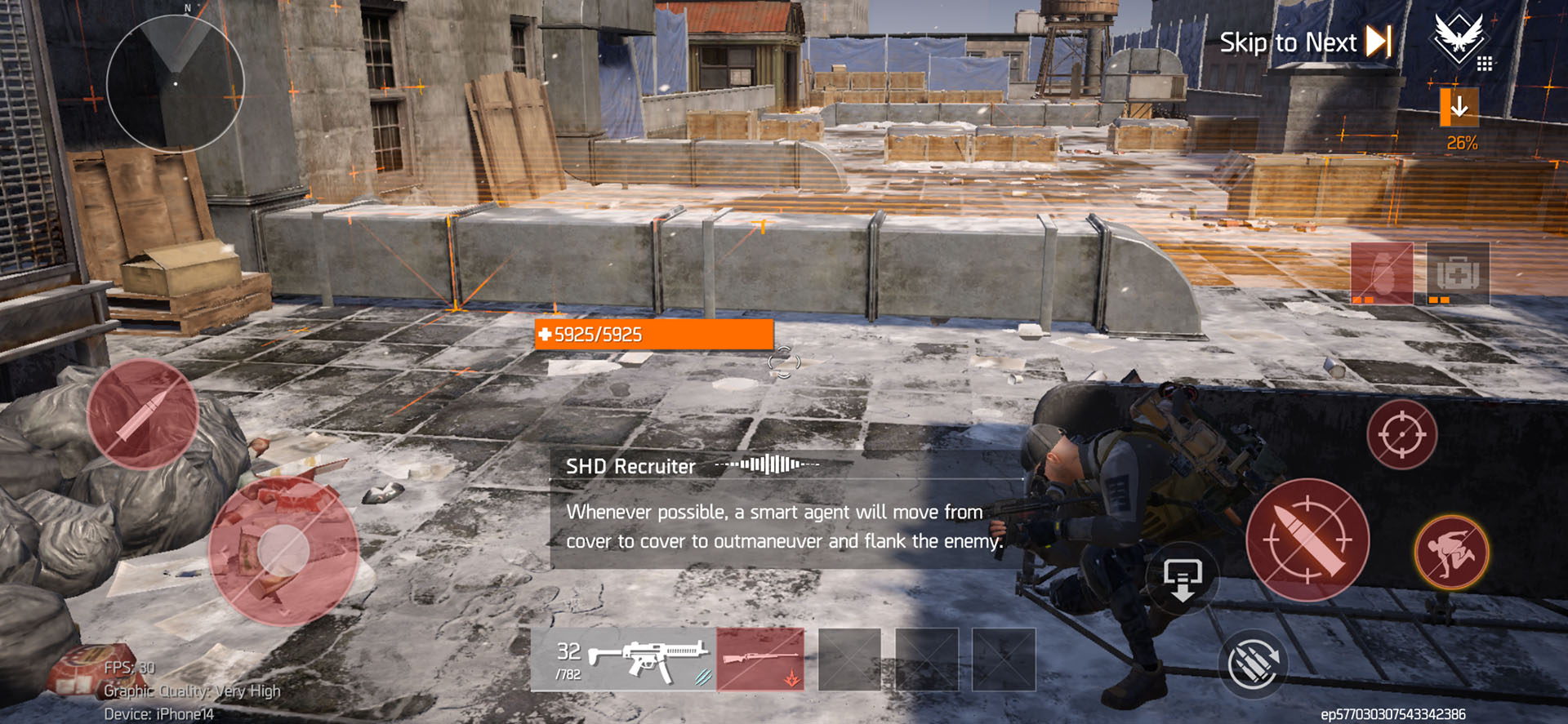Throw a grenade using the grenade icon
Viewport: 1568px width, 724px height.
click(1382, 273)
